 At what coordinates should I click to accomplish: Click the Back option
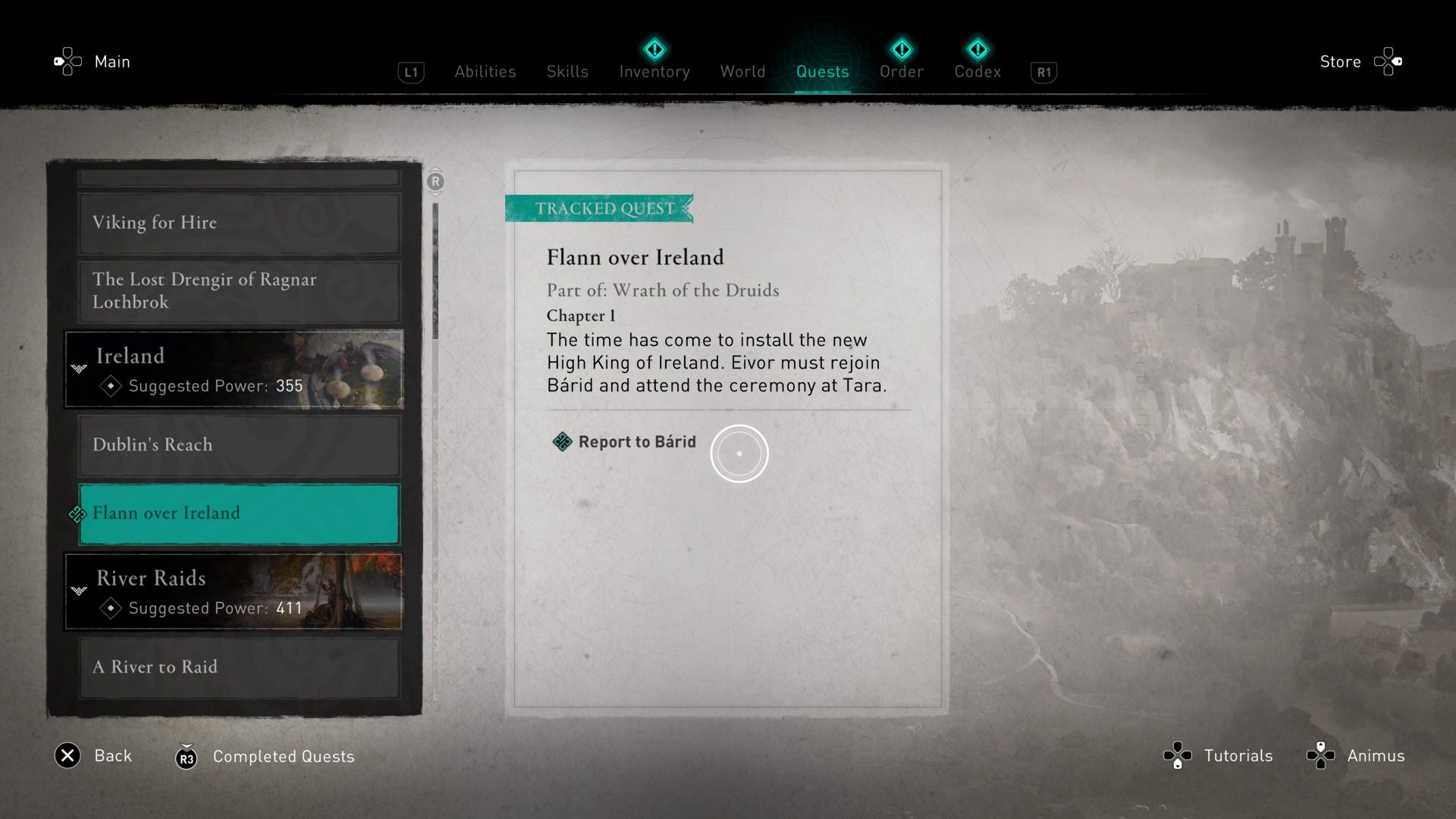112,755
